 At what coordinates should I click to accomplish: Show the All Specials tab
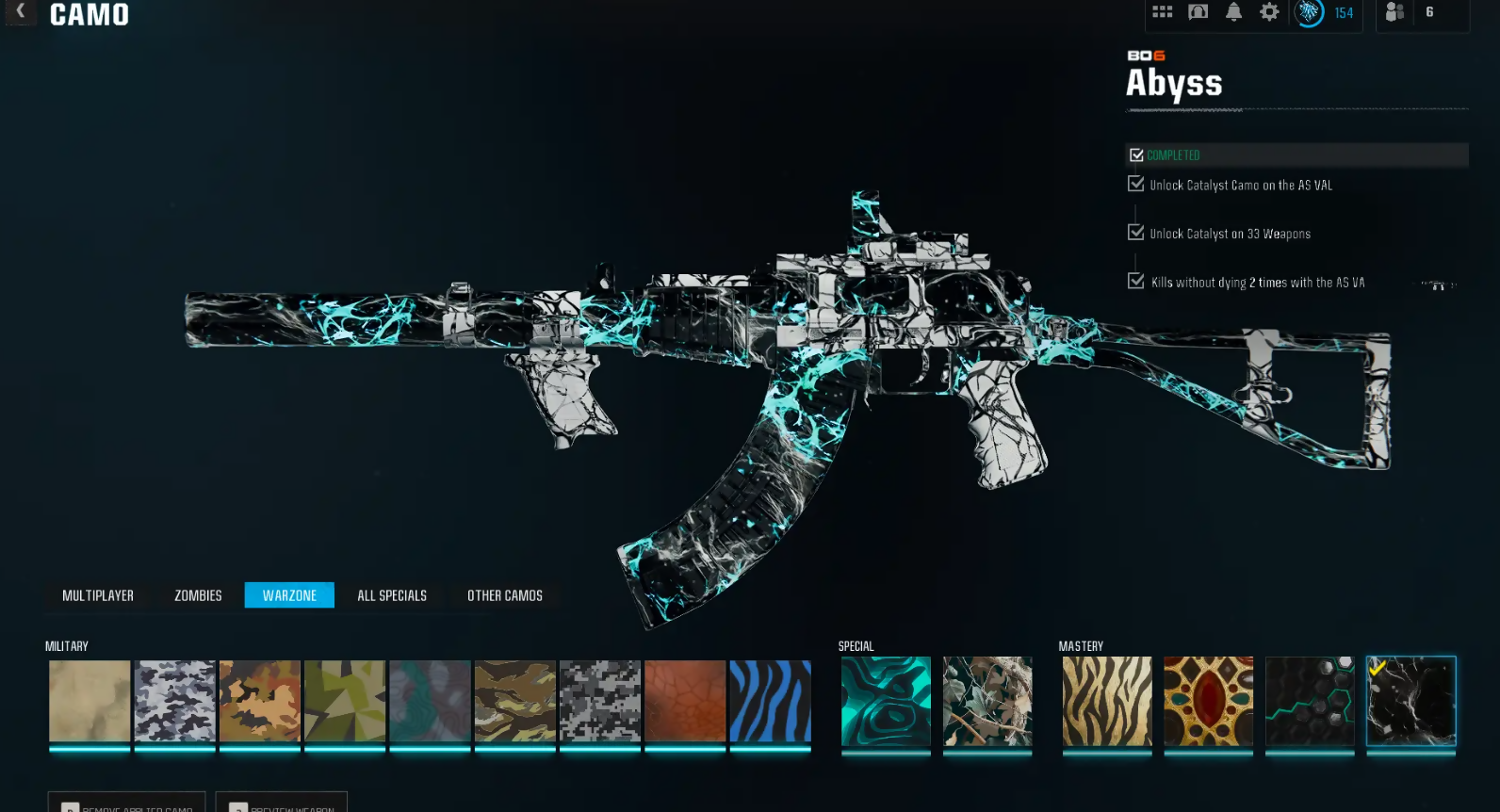392,595
